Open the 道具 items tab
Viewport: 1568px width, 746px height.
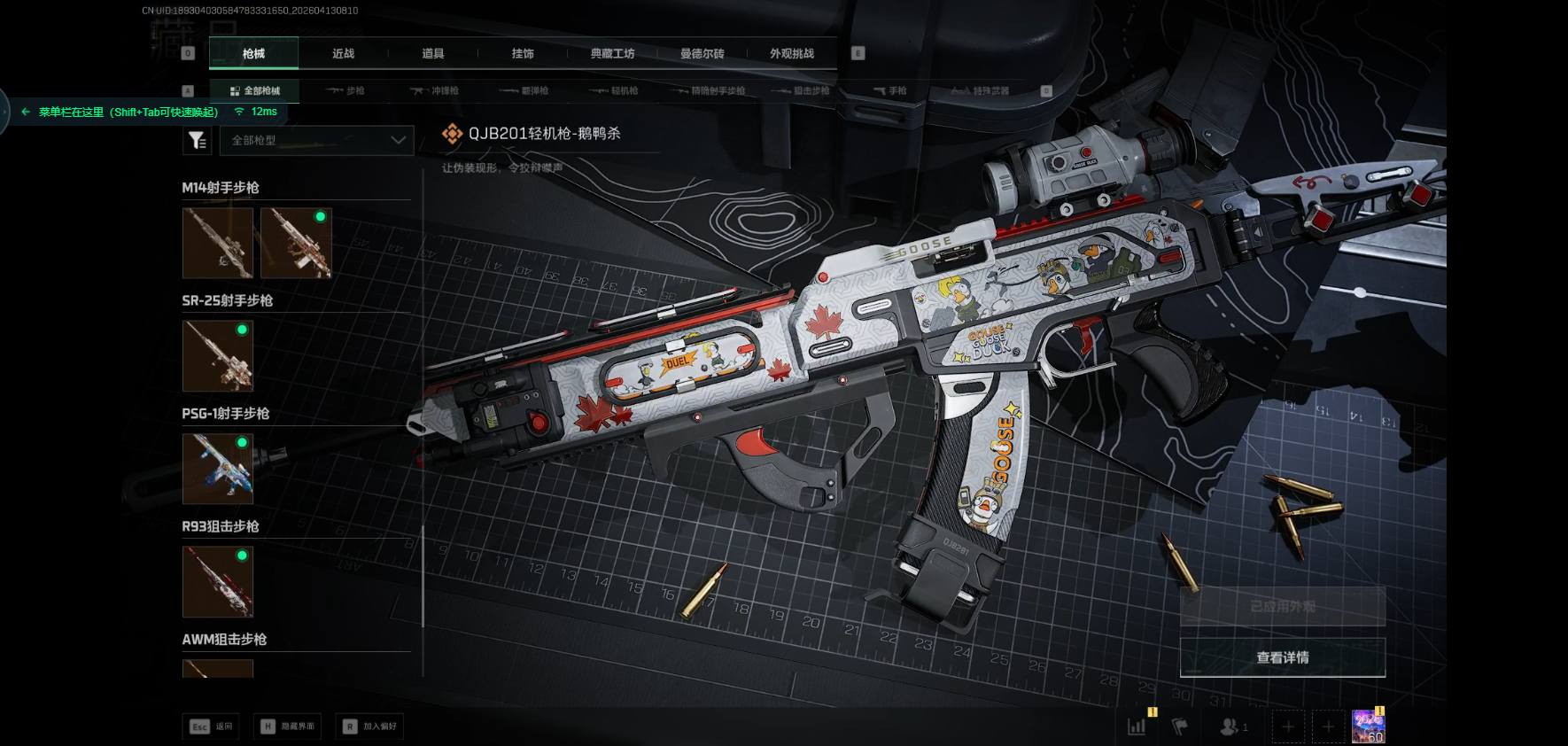[x=433, y=54]
